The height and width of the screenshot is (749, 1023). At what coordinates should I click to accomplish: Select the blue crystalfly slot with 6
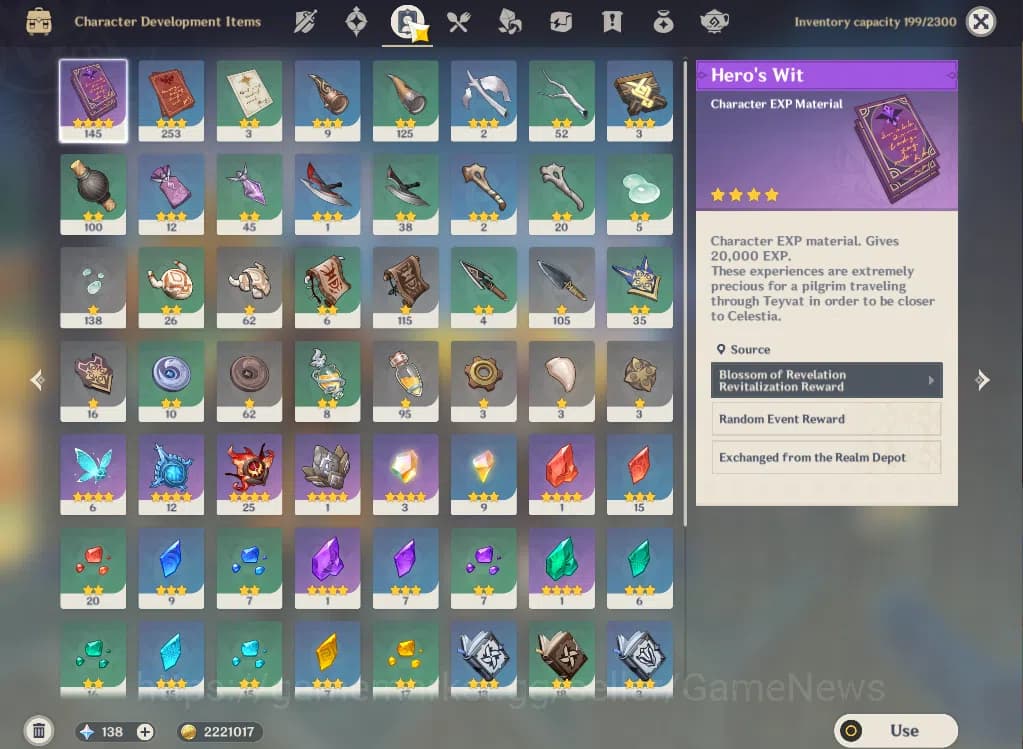point(93,474)
